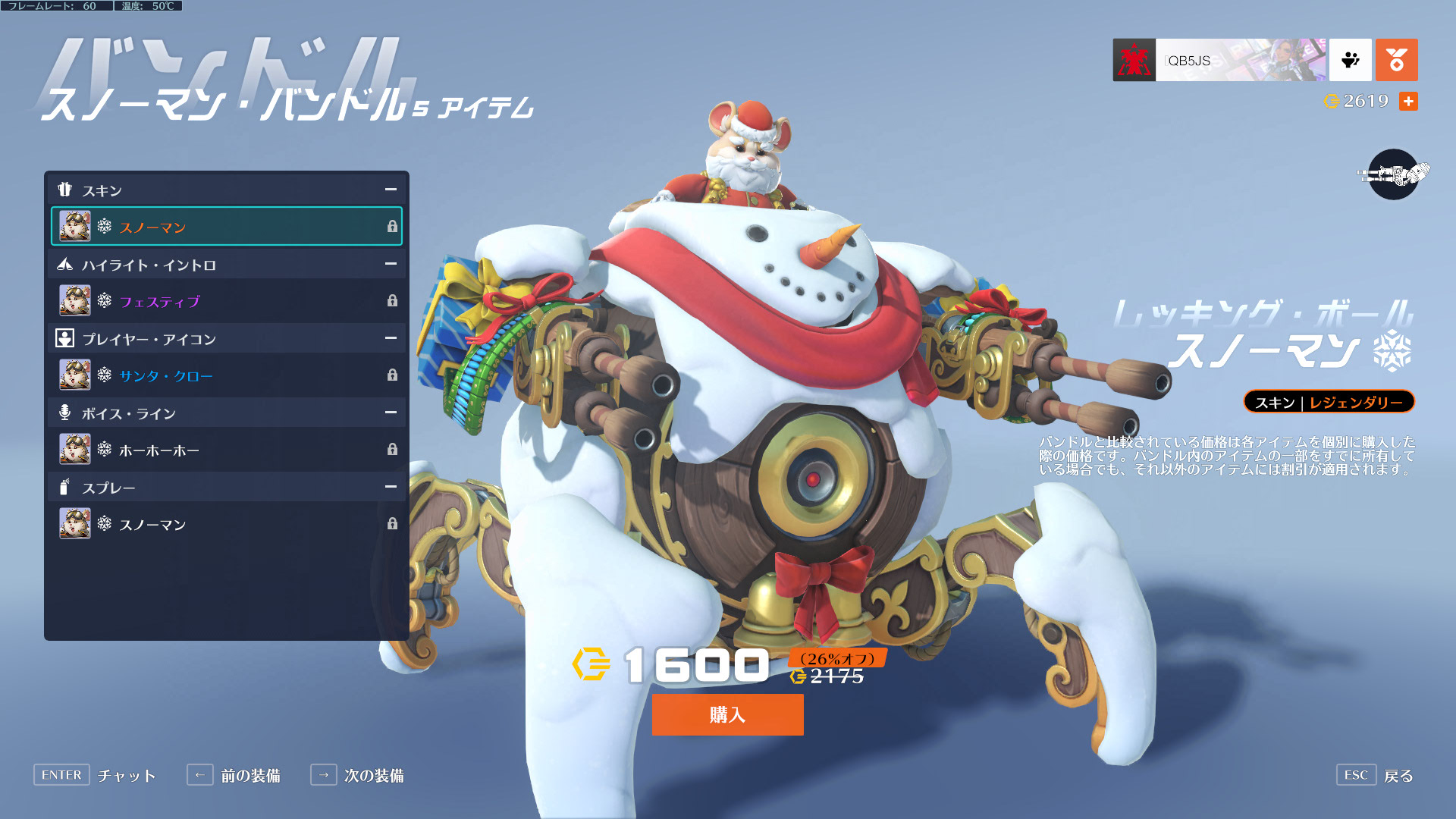The width and height of the screenshot is (1456, 819).
Task: Select the ホーホーホー voice line item
Action: pyautogui.click(x=226, y=450)
